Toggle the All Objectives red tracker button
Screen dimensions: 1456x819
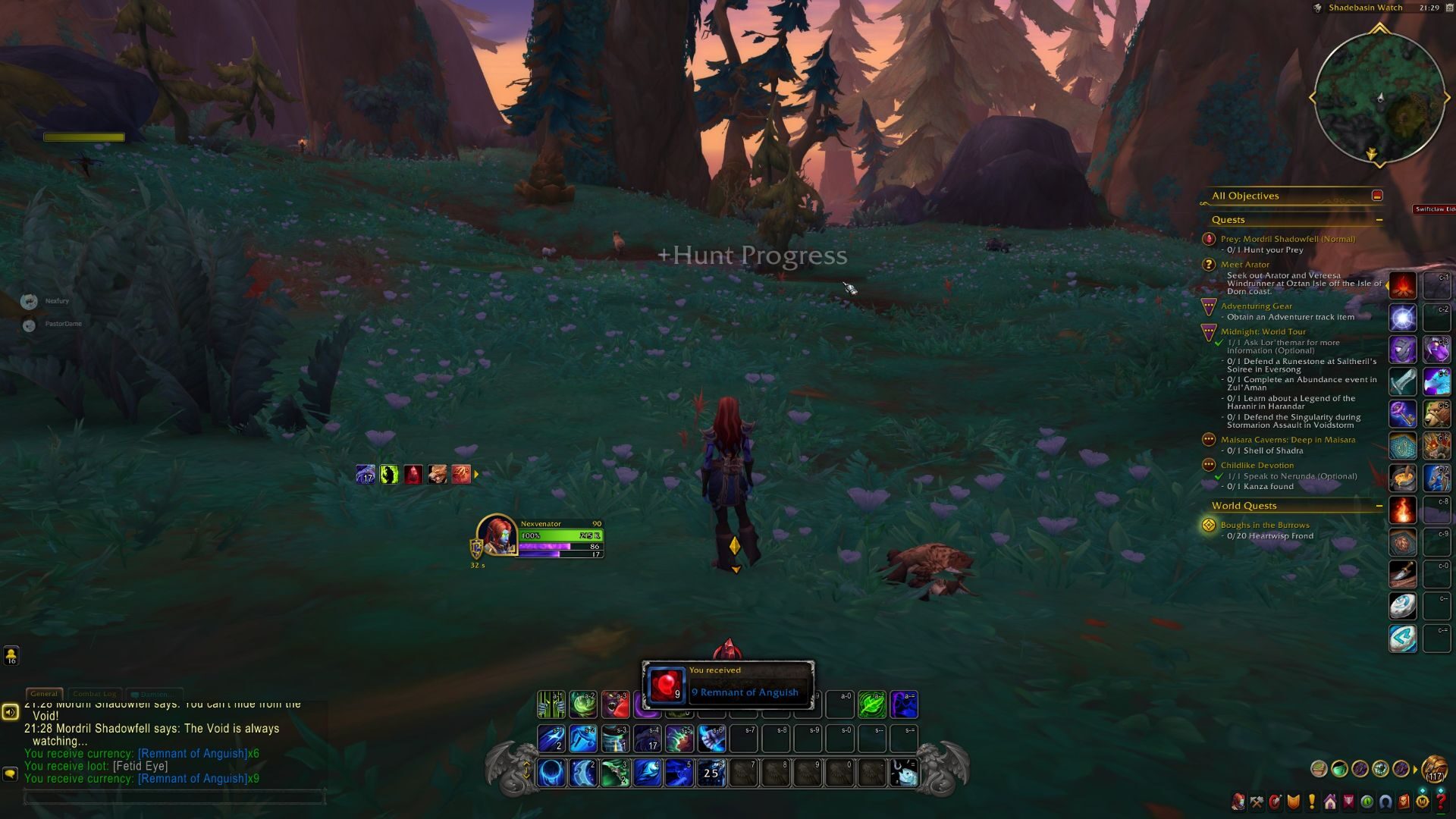pyautogui.click(x=1377, y=195)
